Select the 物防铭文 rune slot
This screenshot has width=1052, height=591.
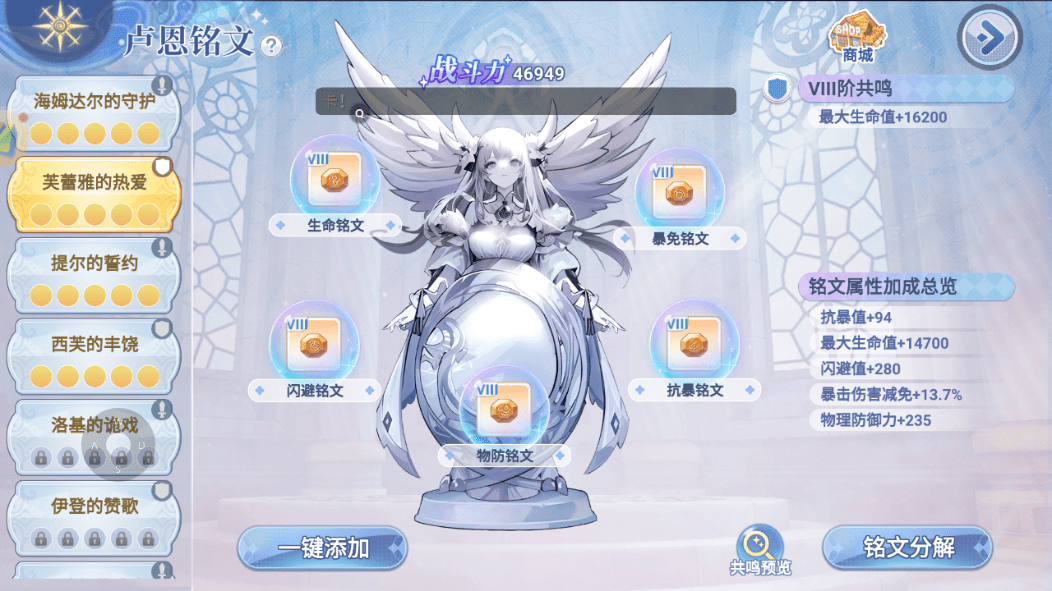point(503,412)
